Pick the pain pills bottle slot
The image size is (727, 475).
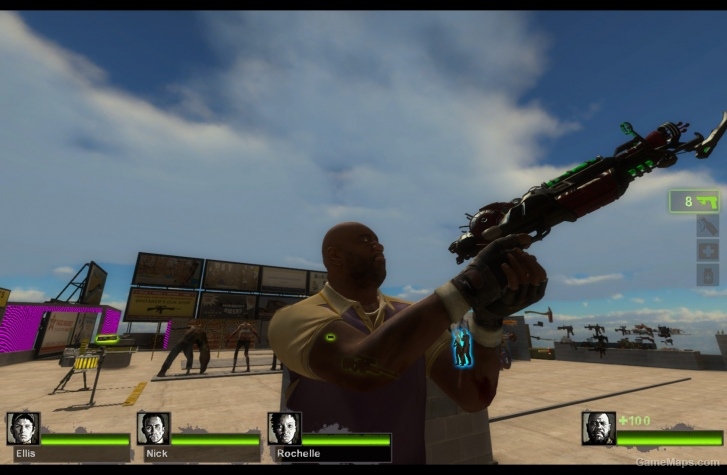pyautogui.click(x=707, y=275)
